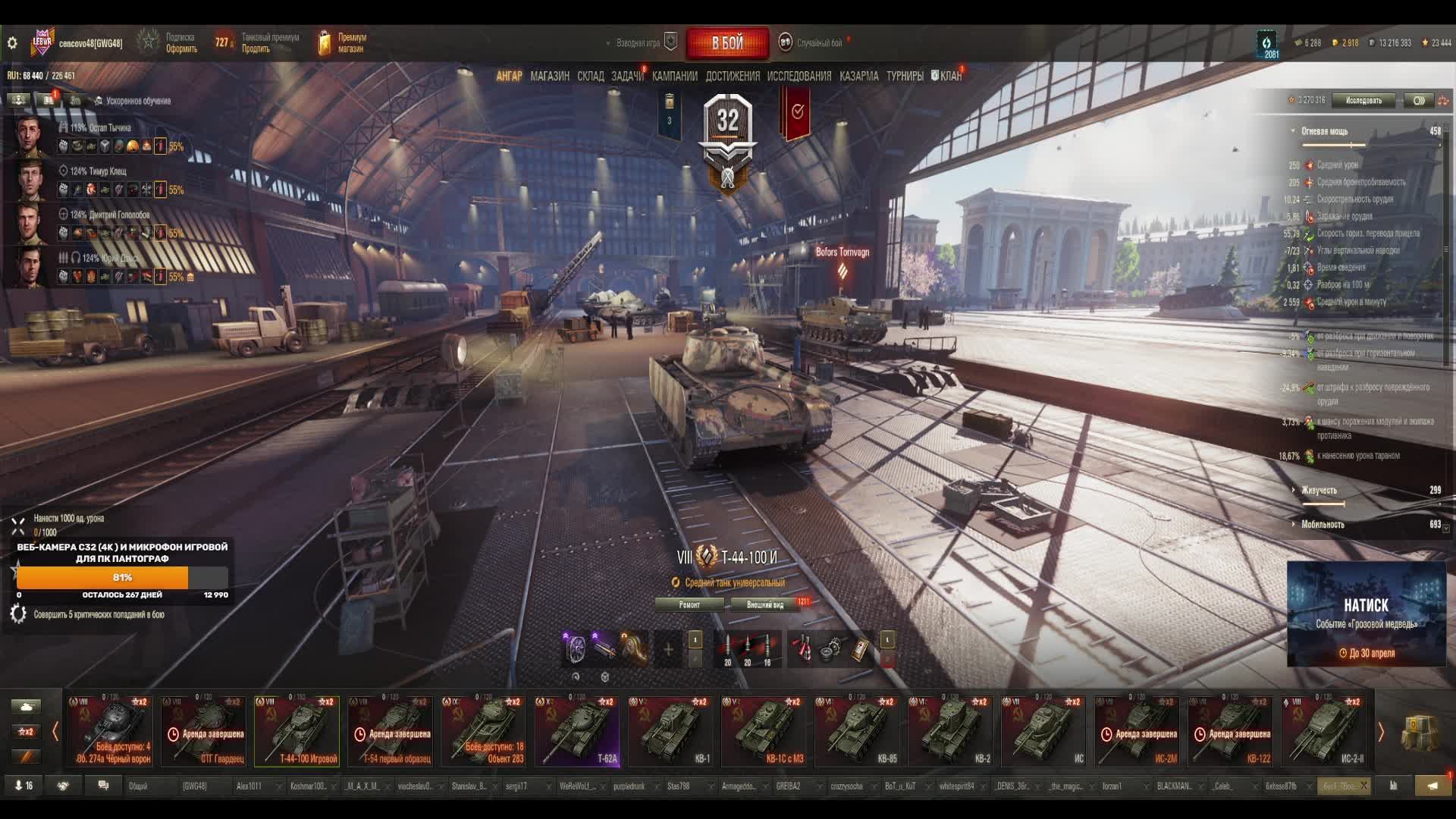The width and height of the screenshot is (1456, 819).
Task: Select the Объект 283 tank card
Action: pos(484,731)
